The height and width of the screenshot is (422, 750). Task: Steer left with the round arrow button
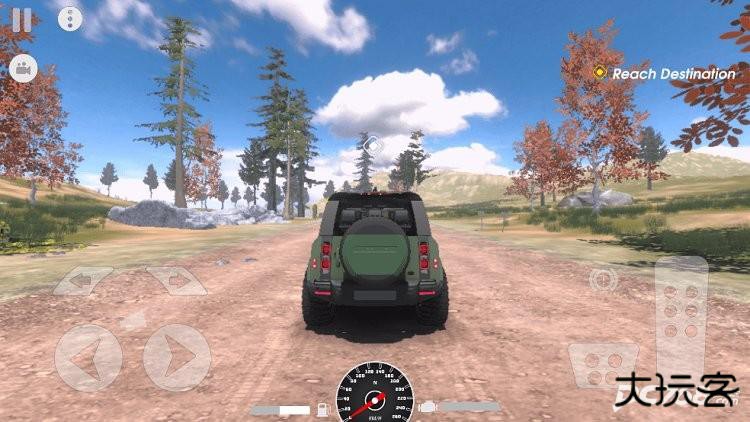click(x=88, y=357)
